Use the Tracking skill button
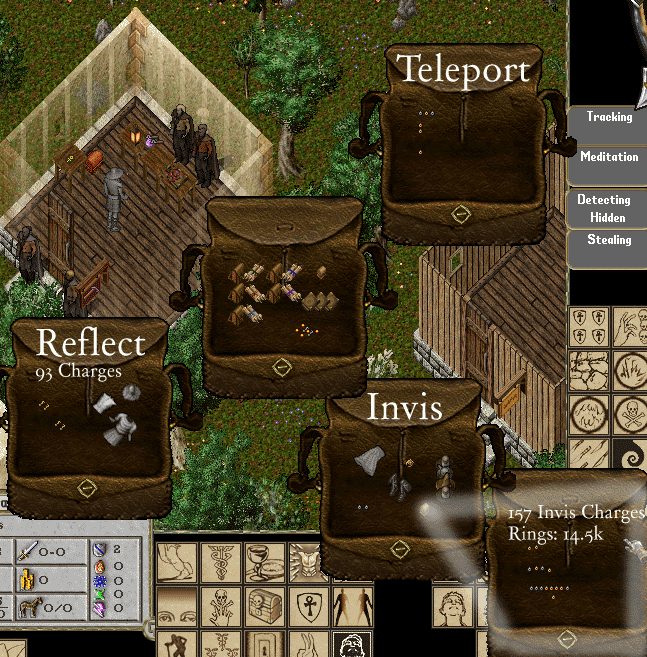The height and width of the screenshot is (657, 647). coord(608,118)
